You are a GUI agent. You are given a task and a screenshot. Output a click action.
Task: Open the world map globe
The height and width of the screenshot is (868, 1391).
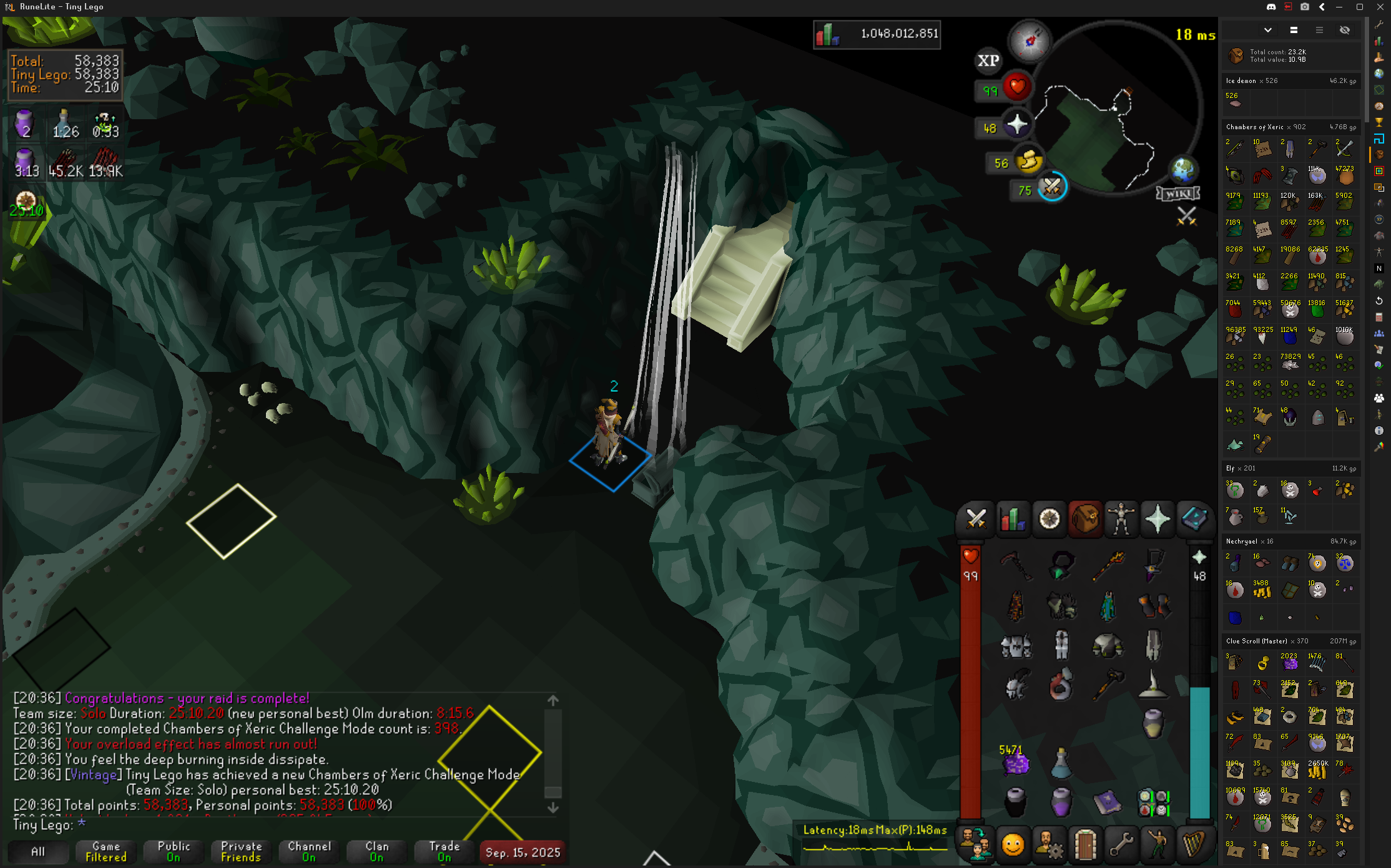coord(1183,168)
